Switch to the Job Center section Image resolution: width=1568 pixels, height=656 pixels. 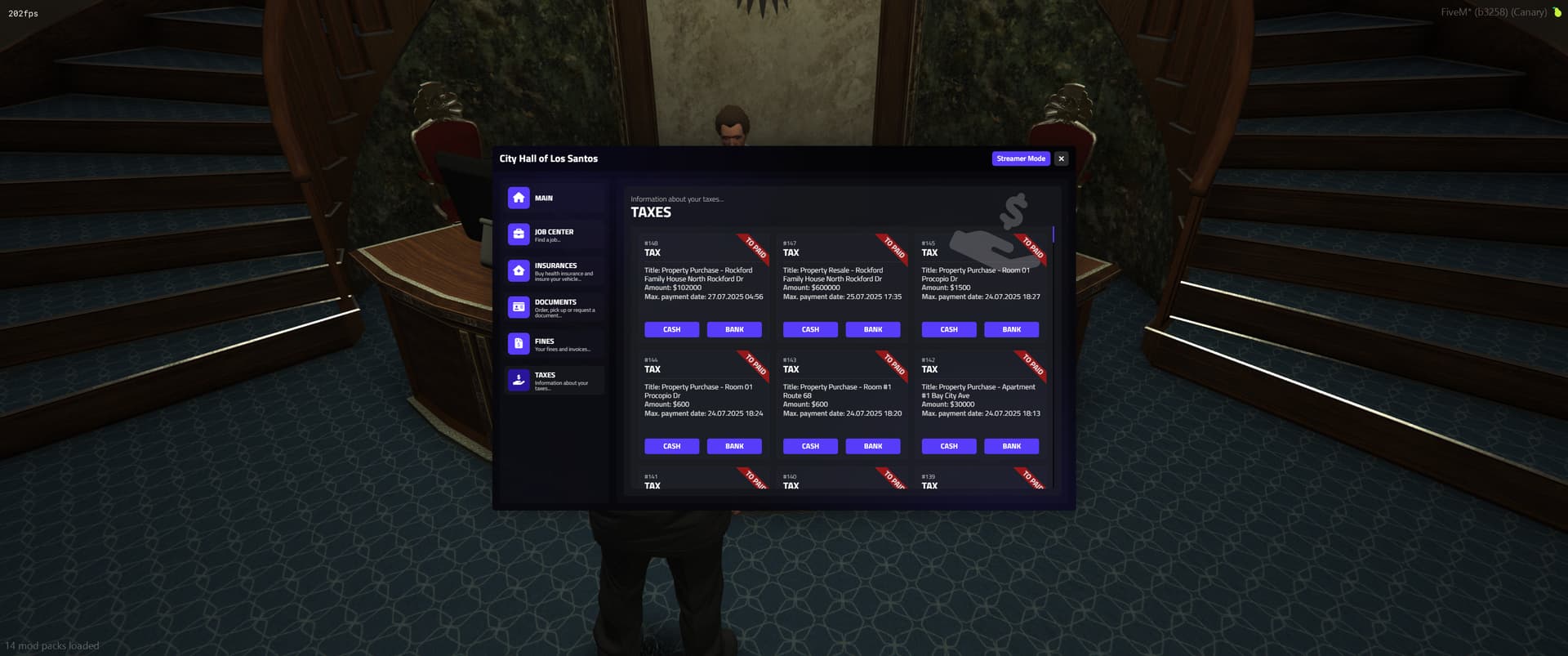(554, 234)
